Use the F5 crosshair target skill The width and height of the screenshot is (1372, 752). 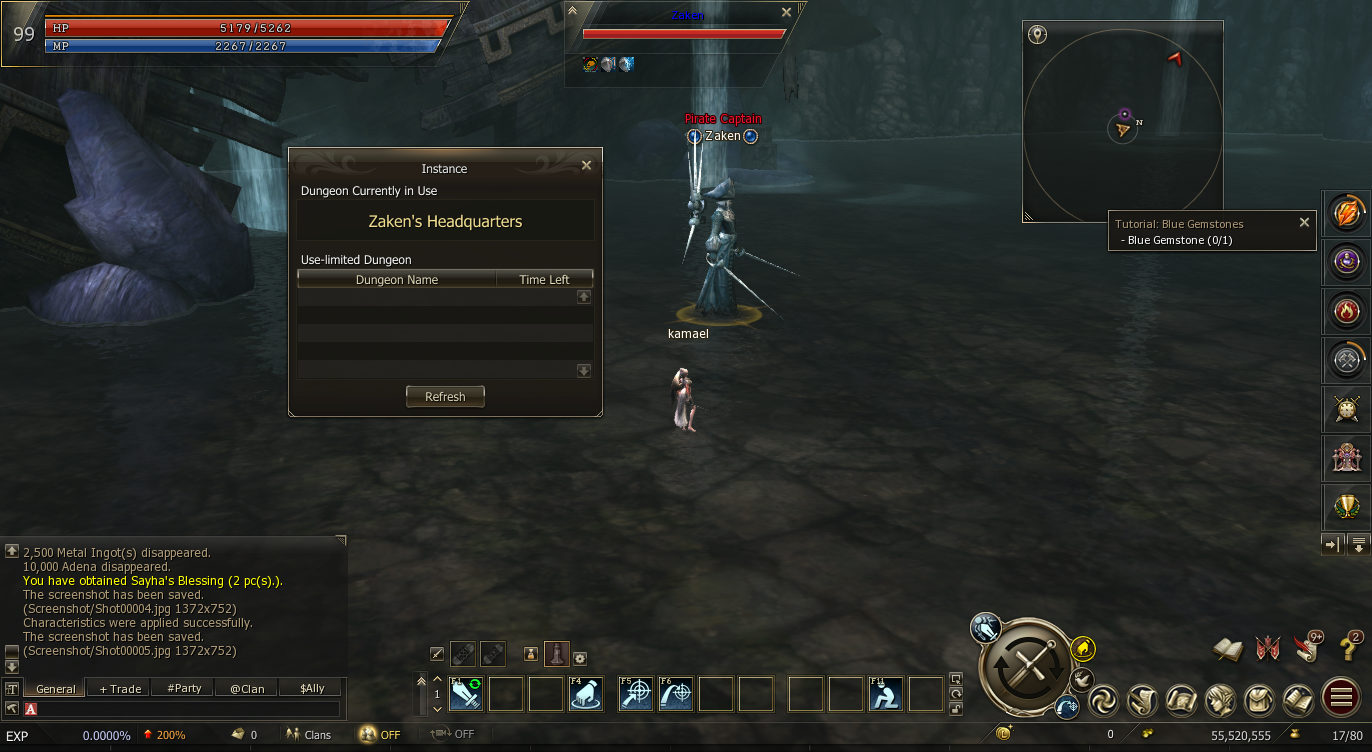click(635, 694)
